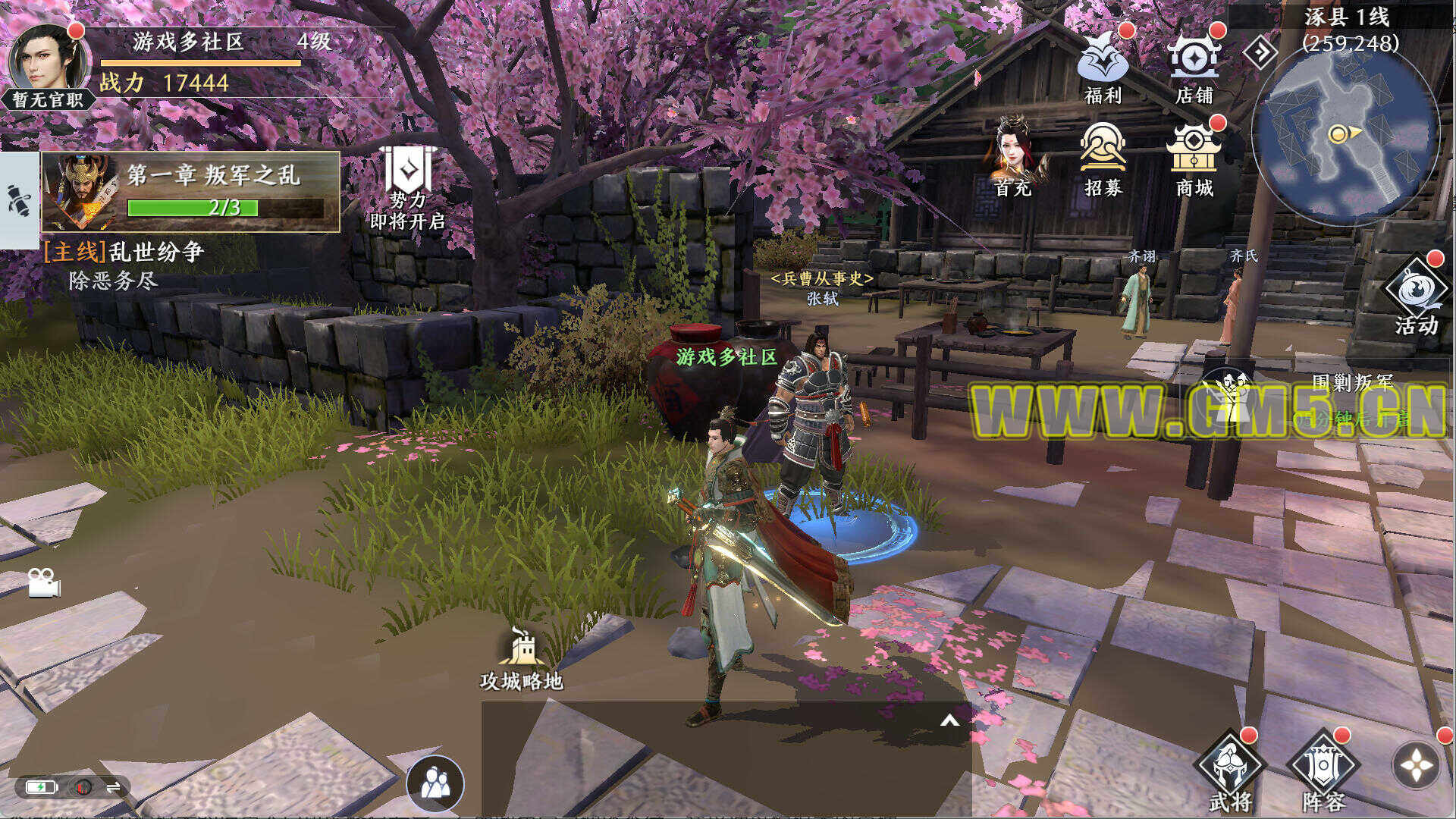This screenshot has width=1456, height=819.
Task: Open the 店铺 shop icon
Action: (x=1194, y=64)
